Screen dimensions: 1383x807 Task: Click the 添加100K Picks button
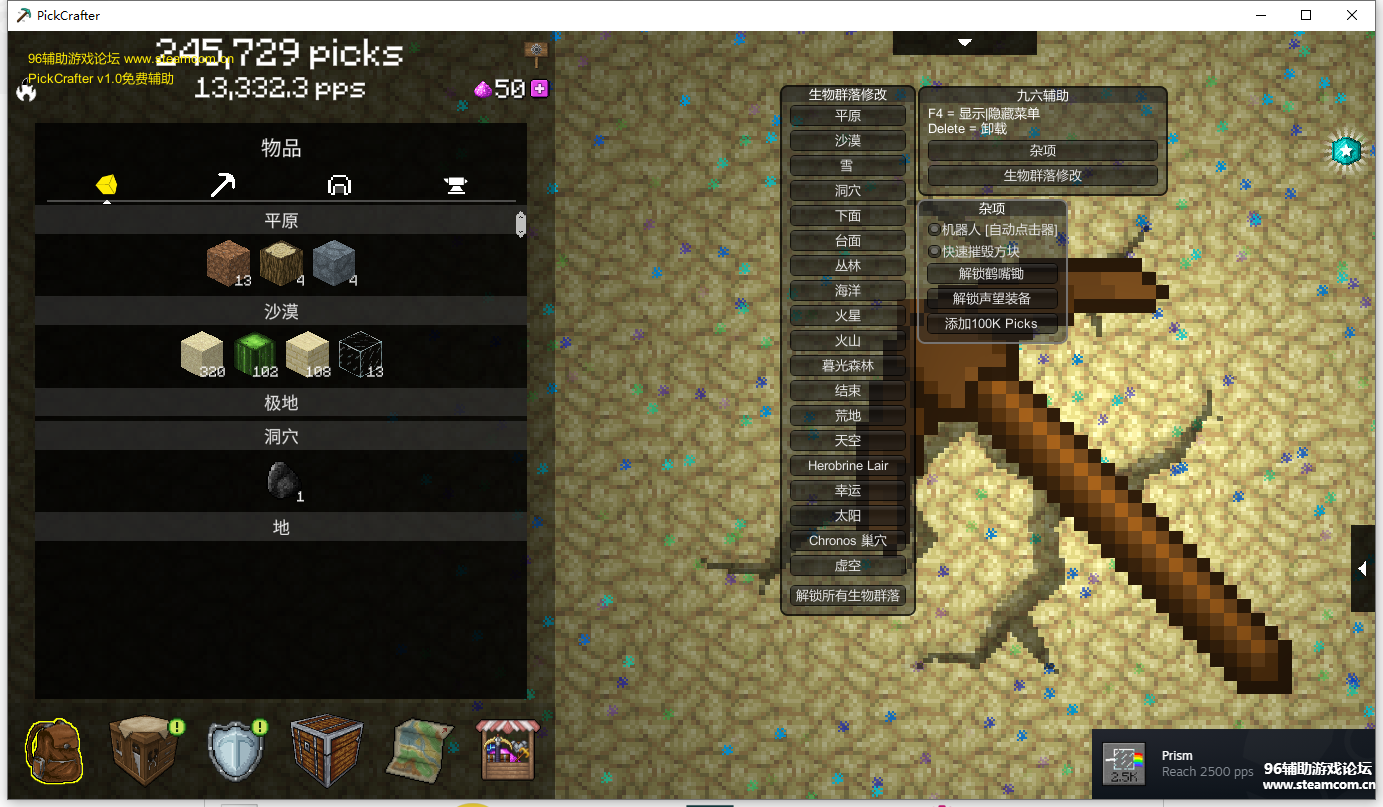[991, 324]
